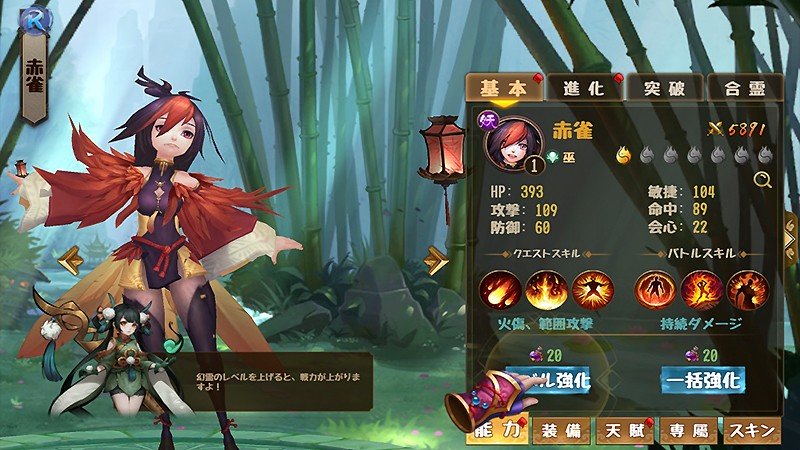Choose the 専属 section

pyautogui.click(x=688, y=431)
